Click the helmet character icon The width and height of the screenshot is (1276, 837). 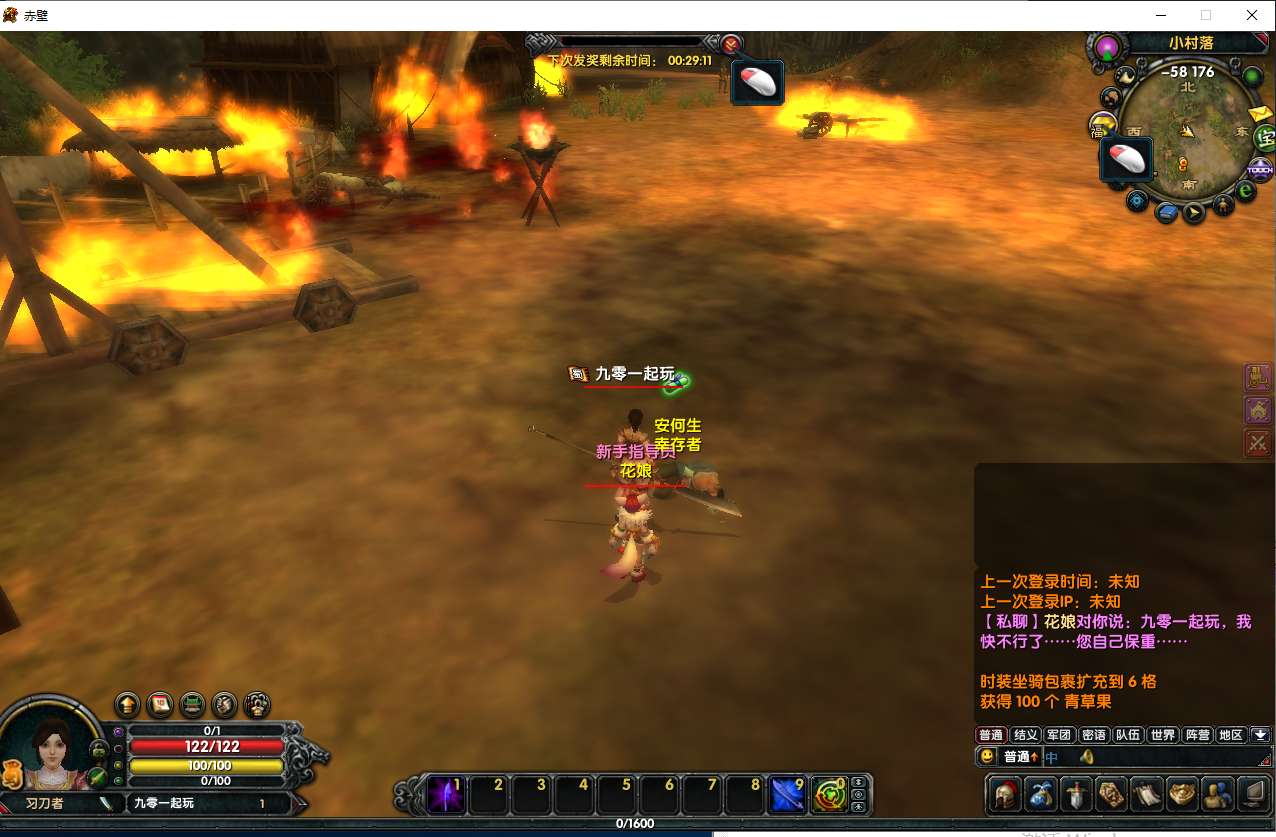[1005, 794]
